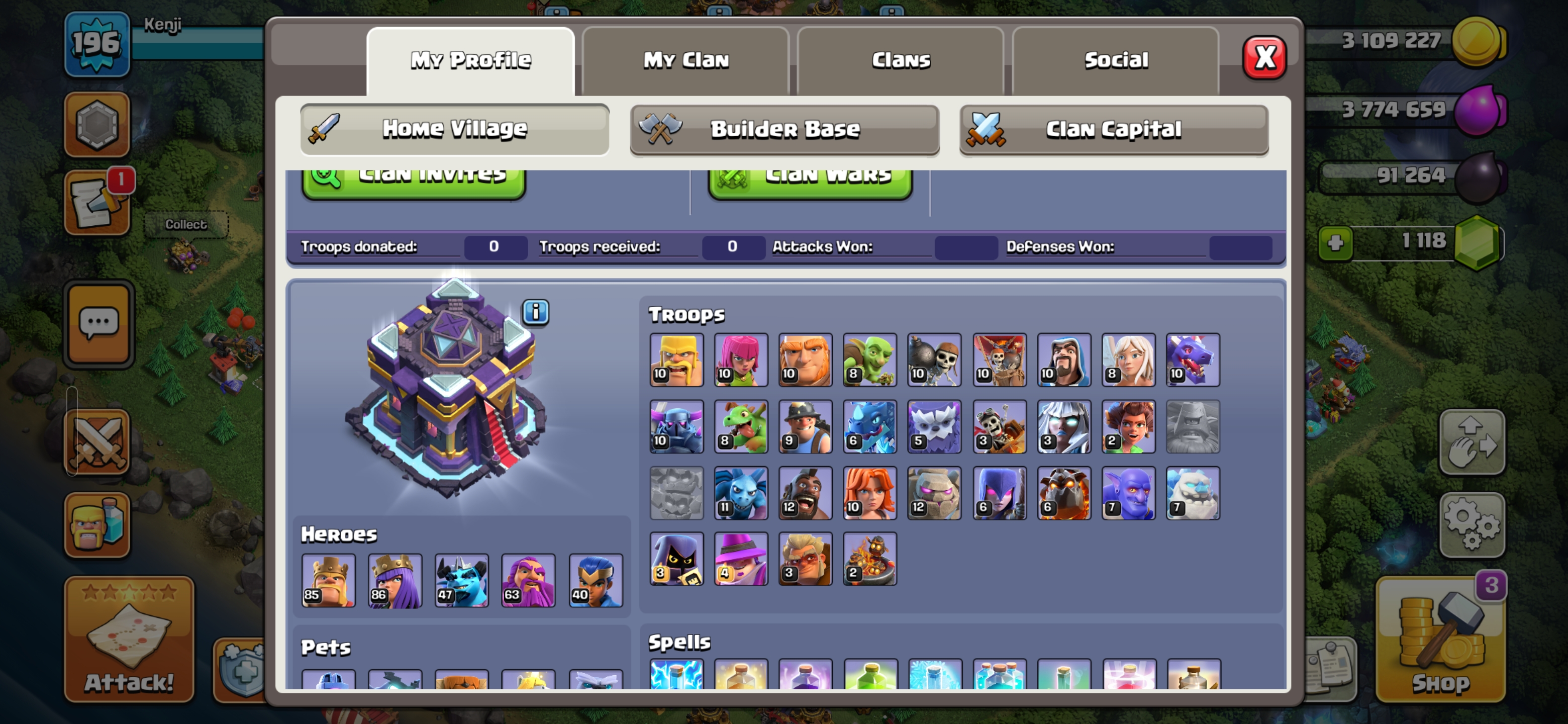Open the settings gear button
The image size is (1568, 724).
(1471, 524)
